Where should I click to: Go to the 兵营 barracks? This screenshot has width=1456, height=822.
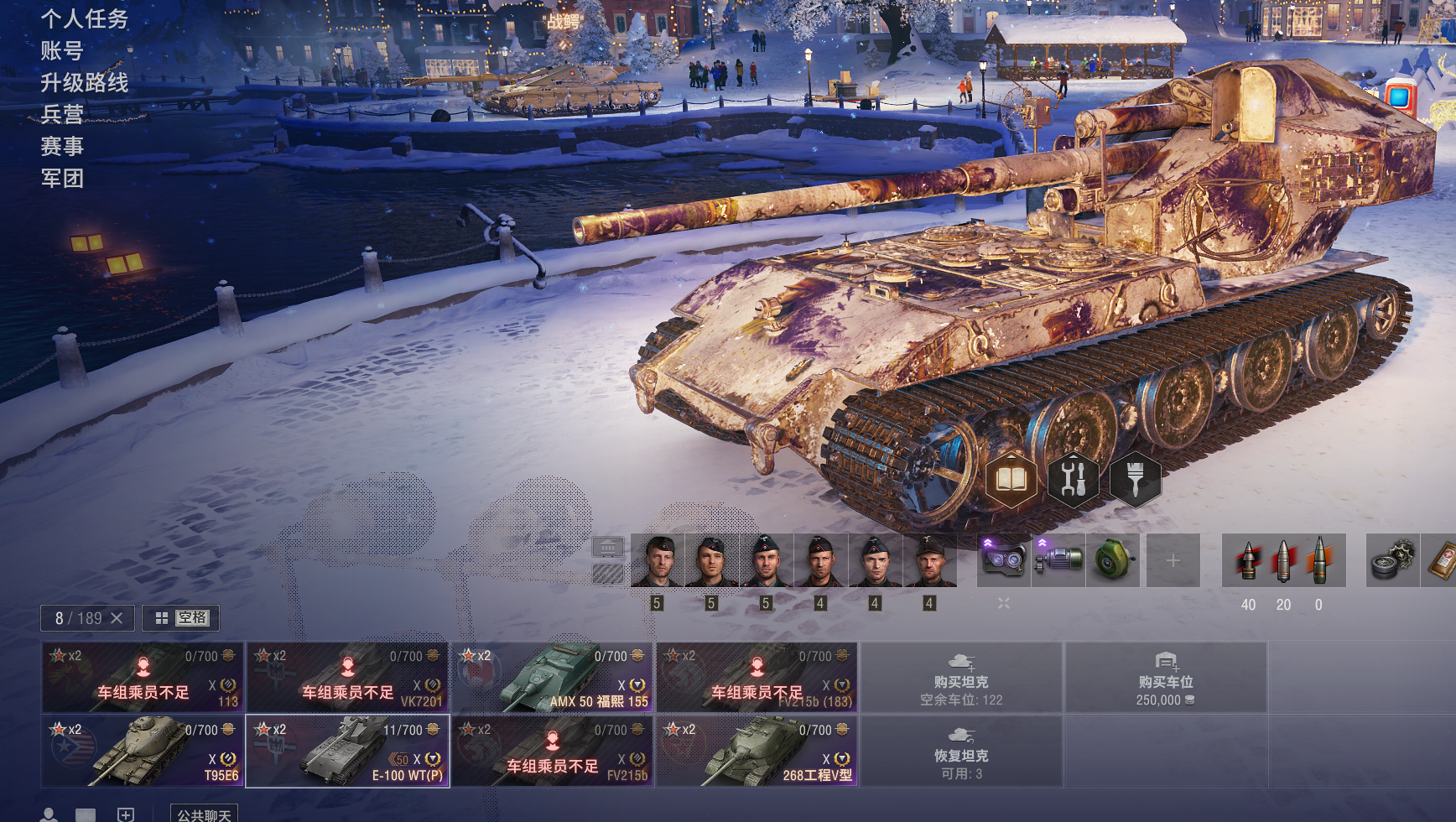click(62, 114)
